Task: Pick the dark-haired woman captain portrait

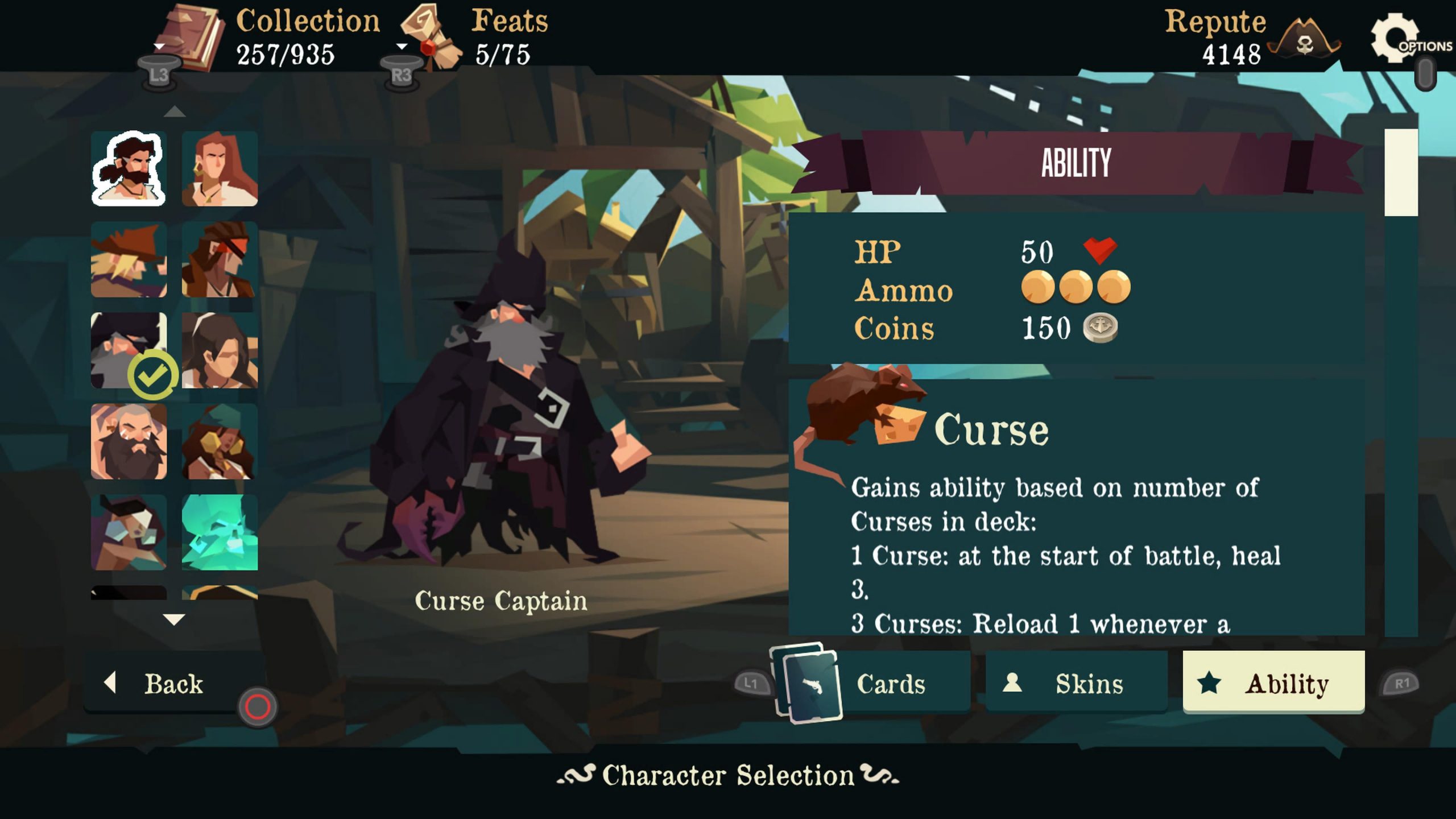Action: tap(220, 351)
